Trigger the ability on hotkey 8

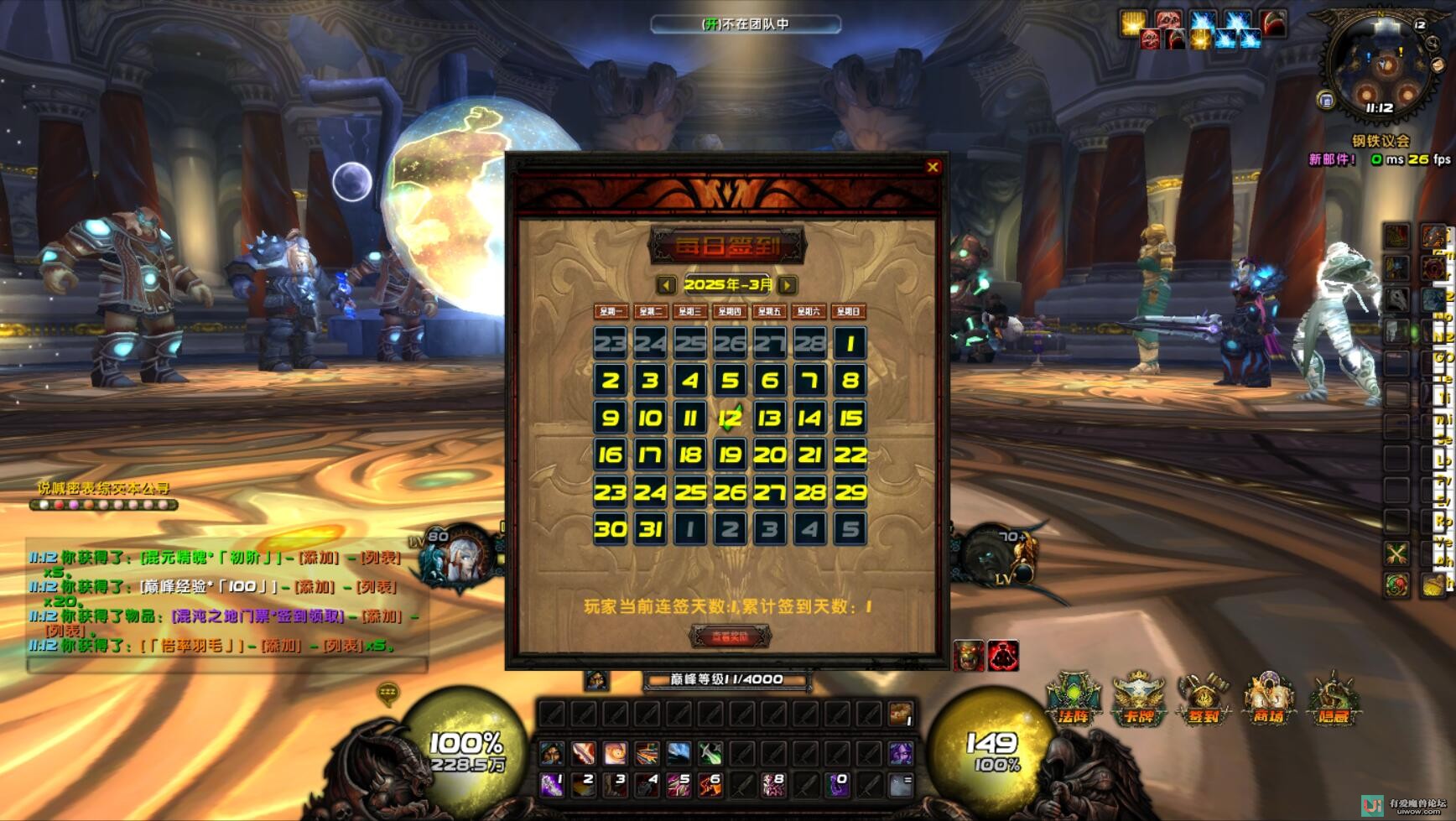tap(773, 785)
